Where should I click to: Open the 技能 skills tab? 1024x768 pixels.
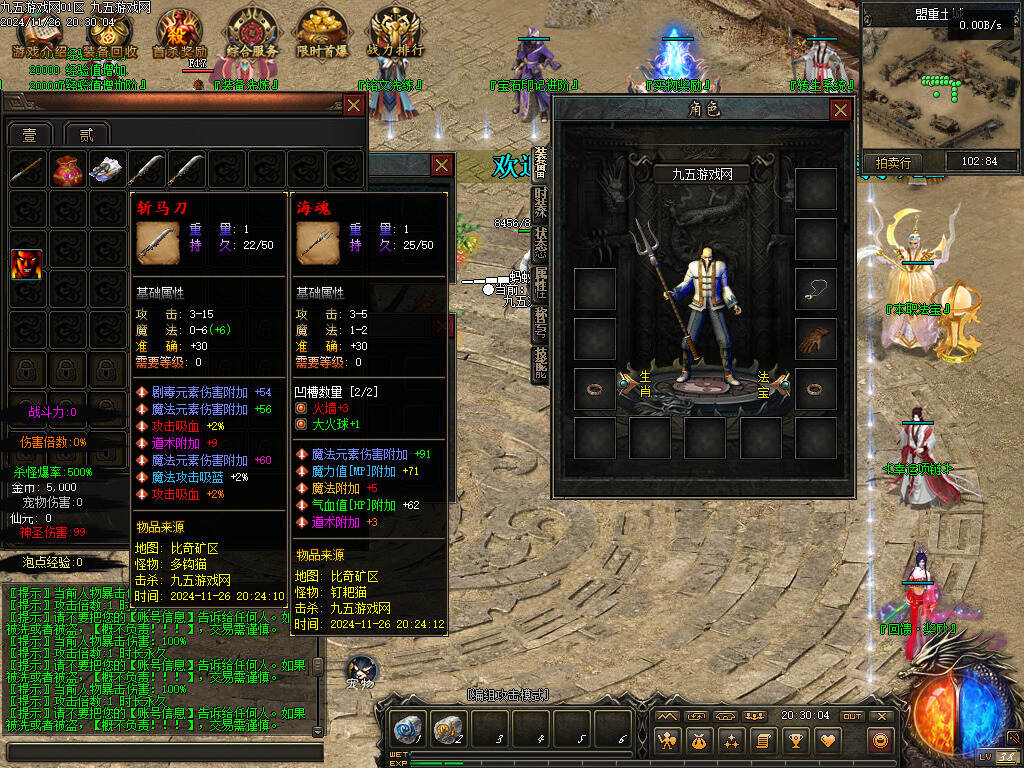coord(540,366)
